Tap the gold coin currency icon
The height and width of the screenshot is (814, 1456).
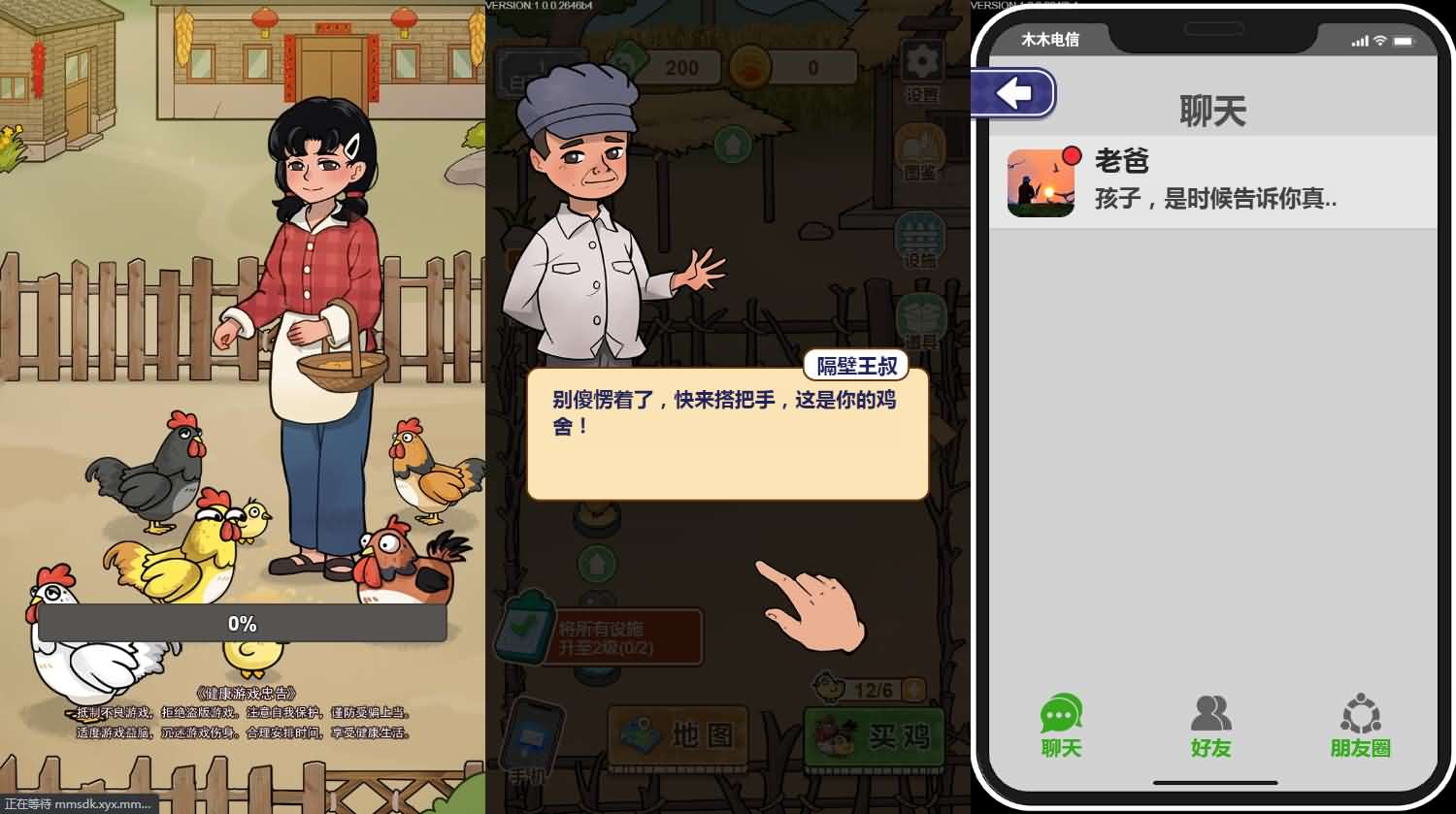click(747, 66)
